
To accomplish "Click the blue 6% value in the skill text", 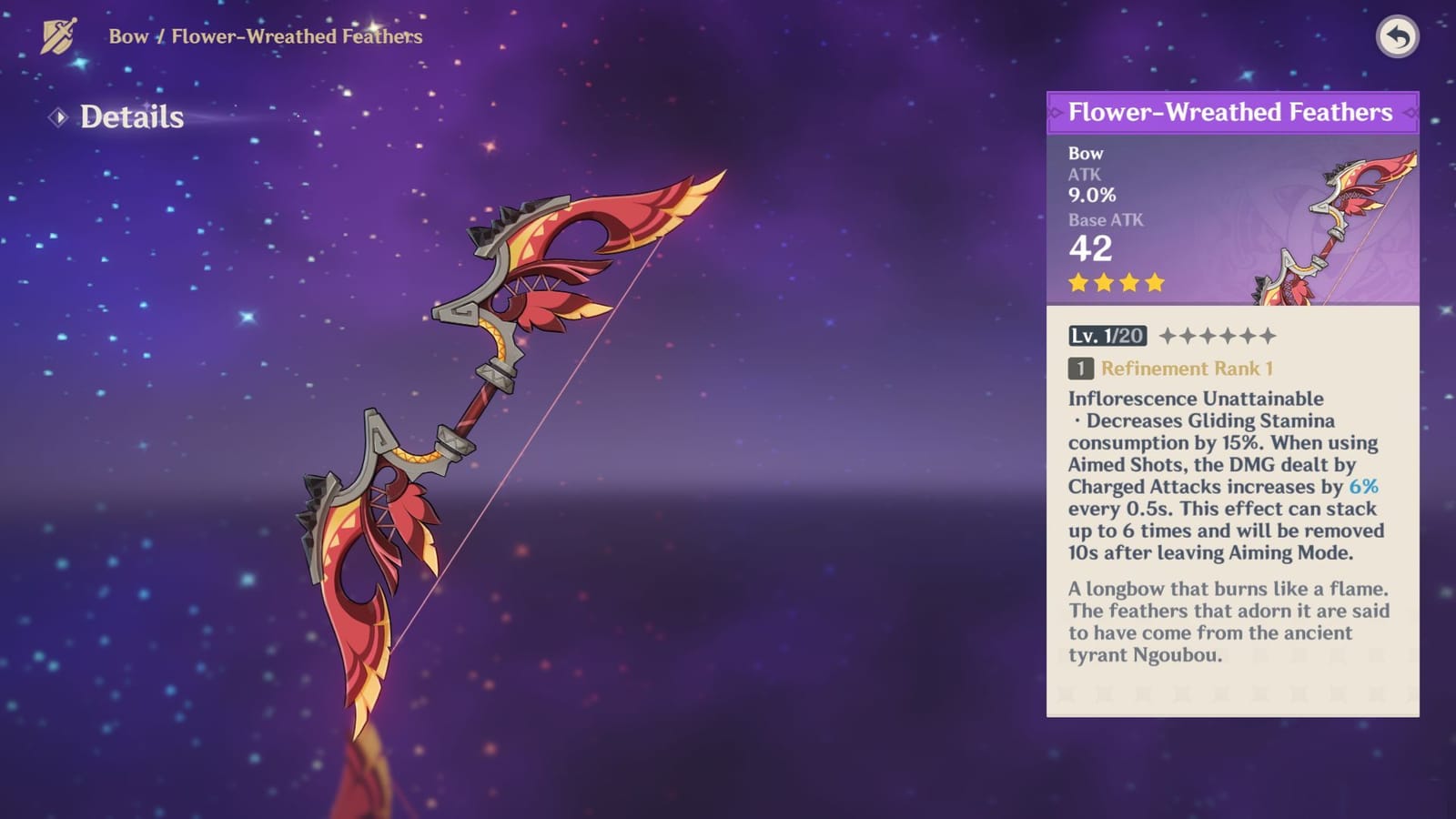I will pyautogui.click(x=1362, y=487).
